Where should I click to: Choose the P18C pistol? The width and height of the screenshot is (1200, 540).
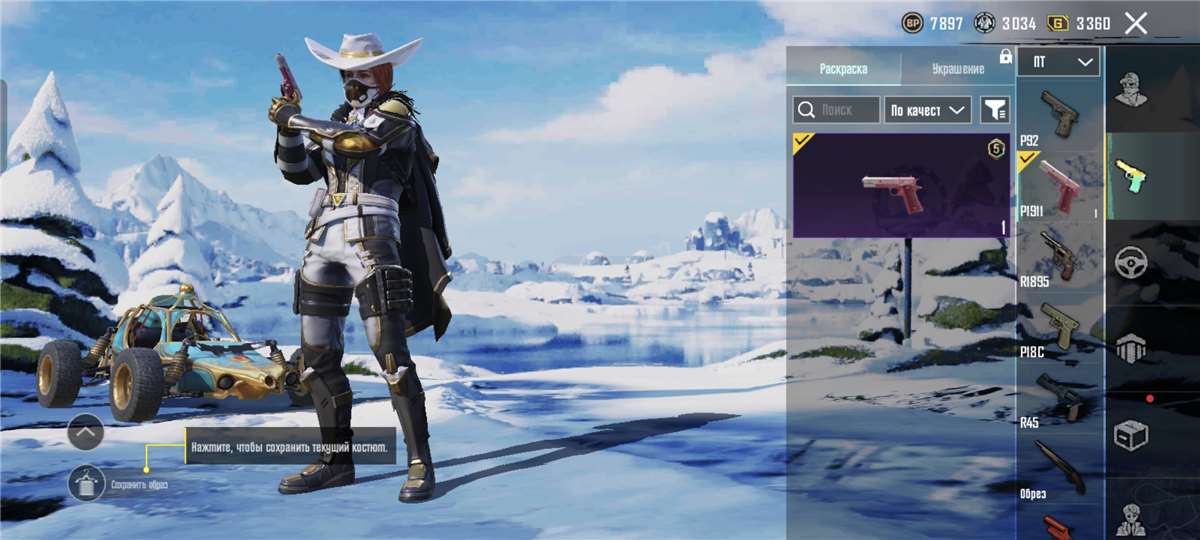pos(1059,325)
